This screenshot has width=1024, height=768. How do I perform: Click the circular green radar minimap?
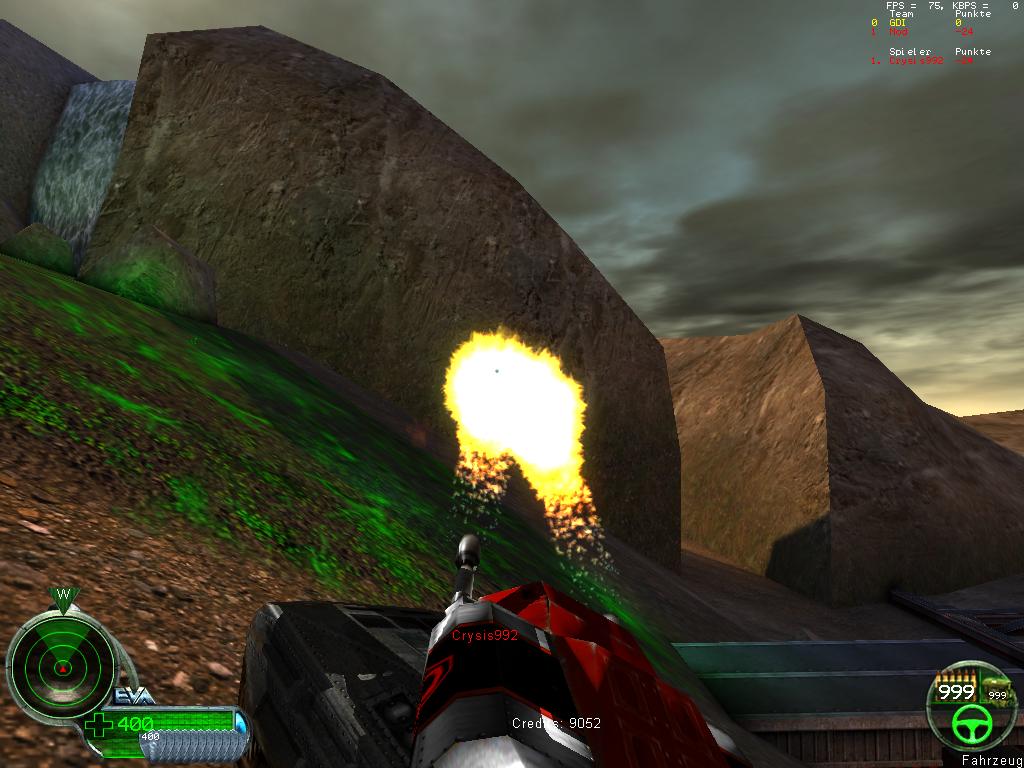(61, 665)
